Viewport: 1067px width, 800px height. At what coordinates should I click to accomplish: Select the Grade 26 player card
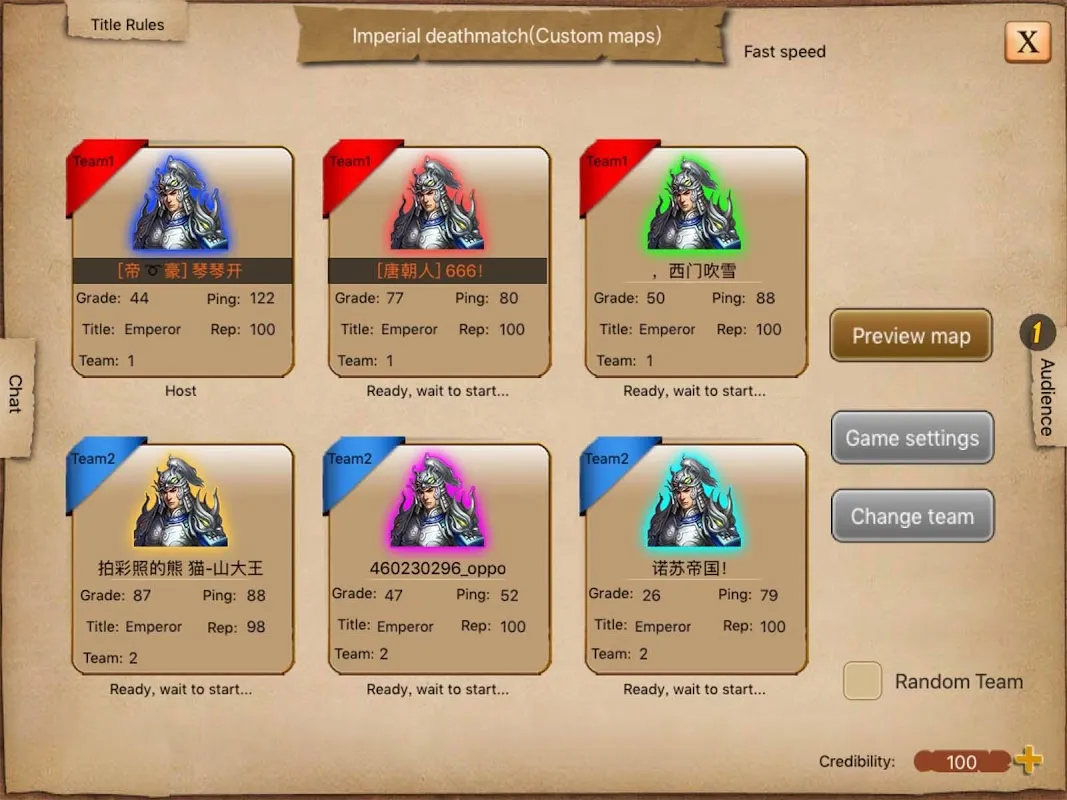click(695, 560)
